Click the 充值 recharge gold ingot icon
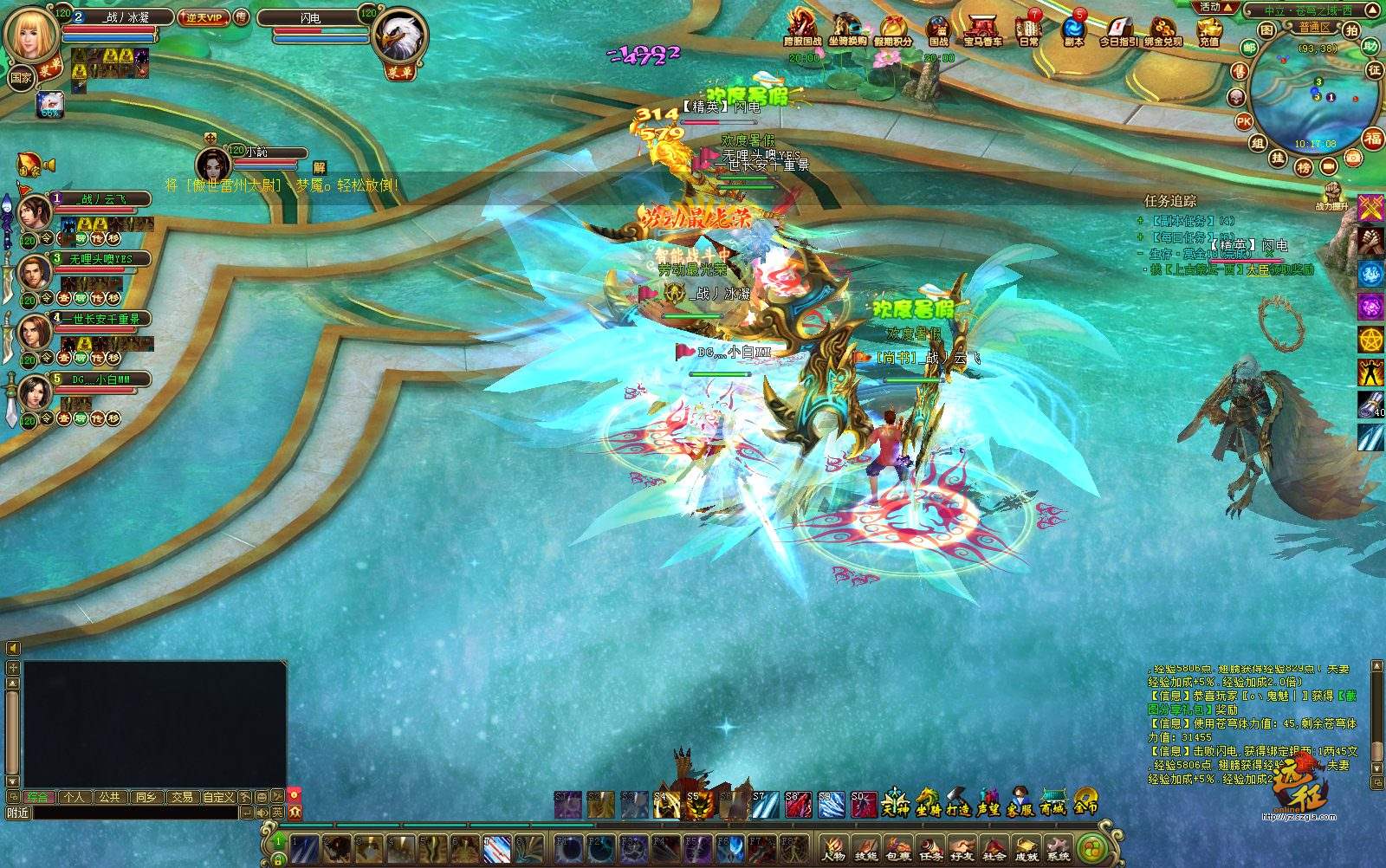The width and height of the screenshot is (1386, 868). coord(1208,29)
